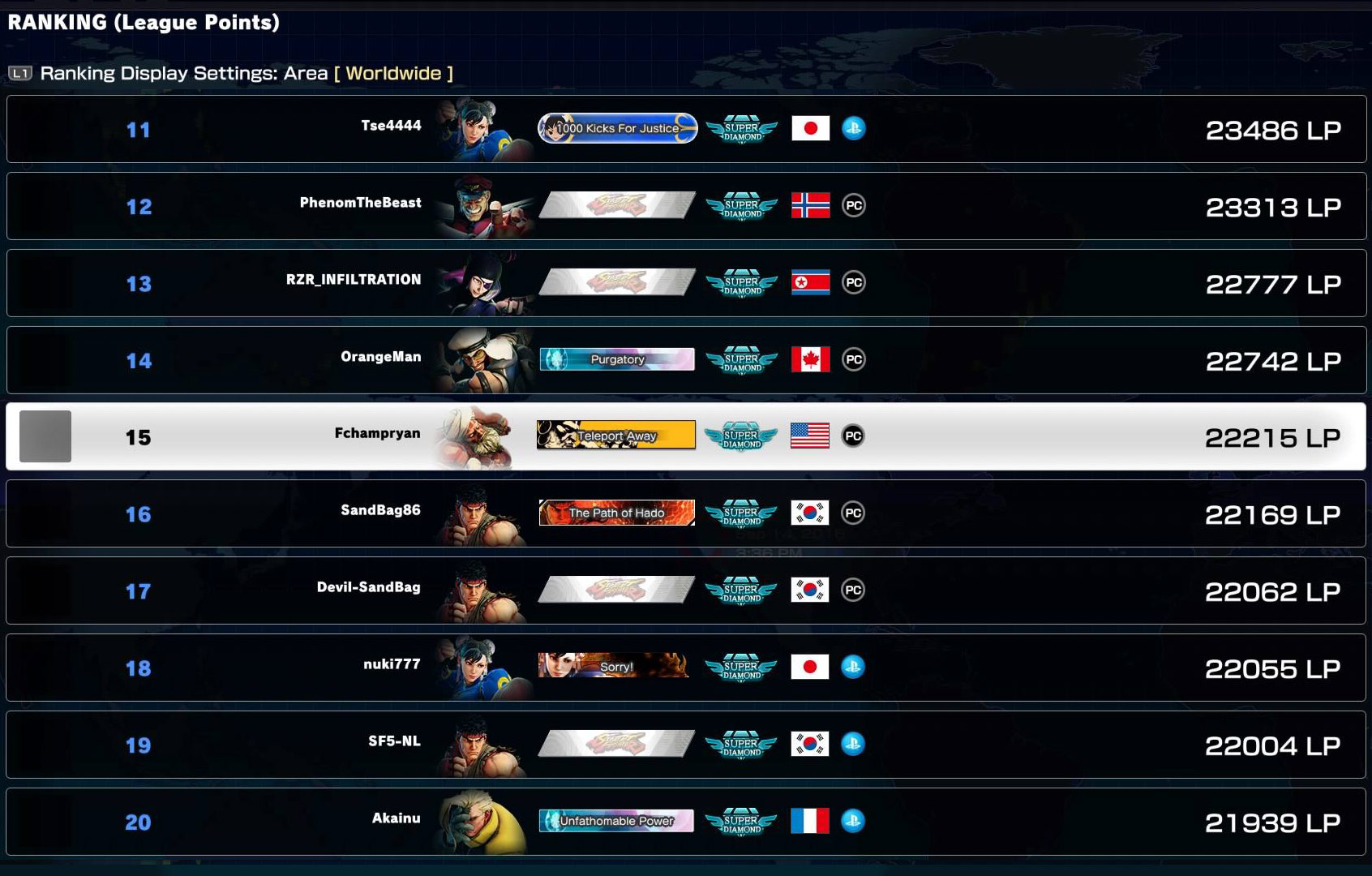Click the USA flag next to Fchampryan
The height and width of the screenshot is (876, 1372).
[810, 436]
